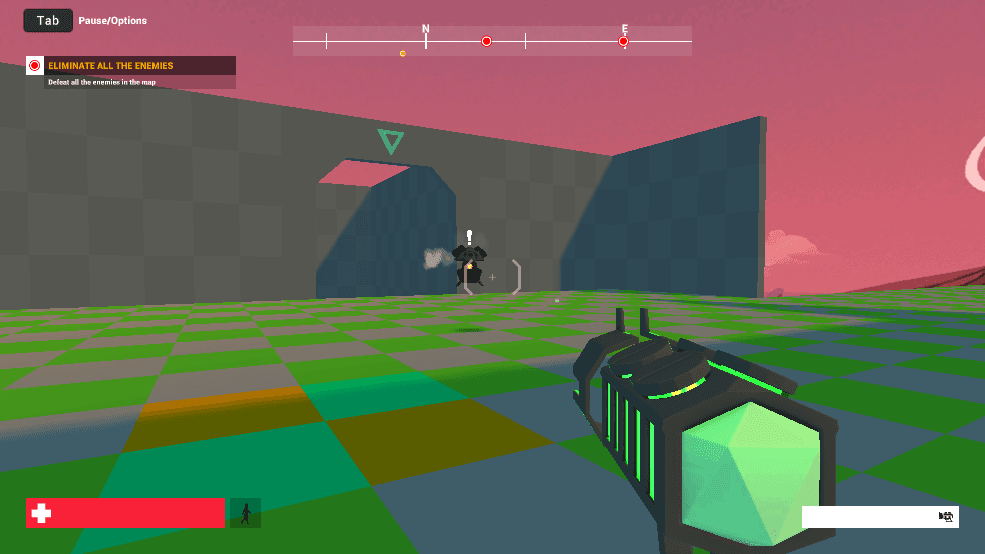Click the standing figure stance icon
The image size is (985, 554).
(245, 513)
